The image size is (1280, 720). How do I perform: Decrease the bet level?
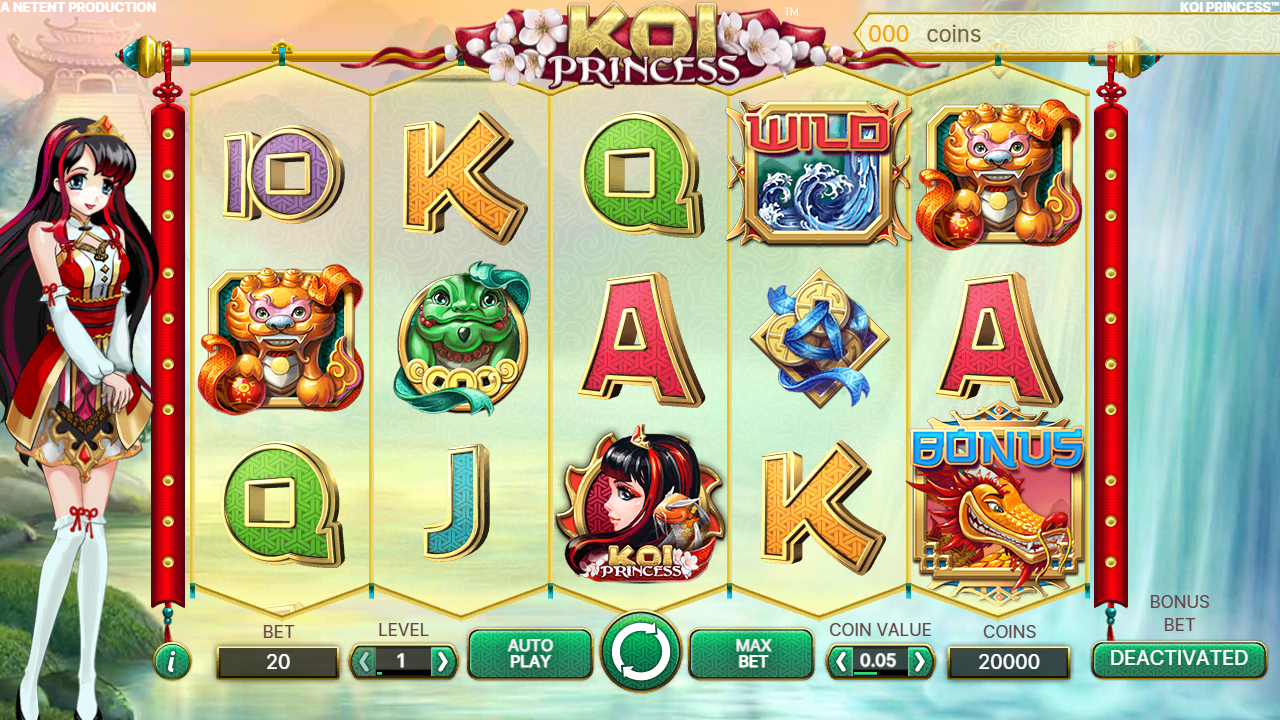pyautogui.click(x=364, y=661)
